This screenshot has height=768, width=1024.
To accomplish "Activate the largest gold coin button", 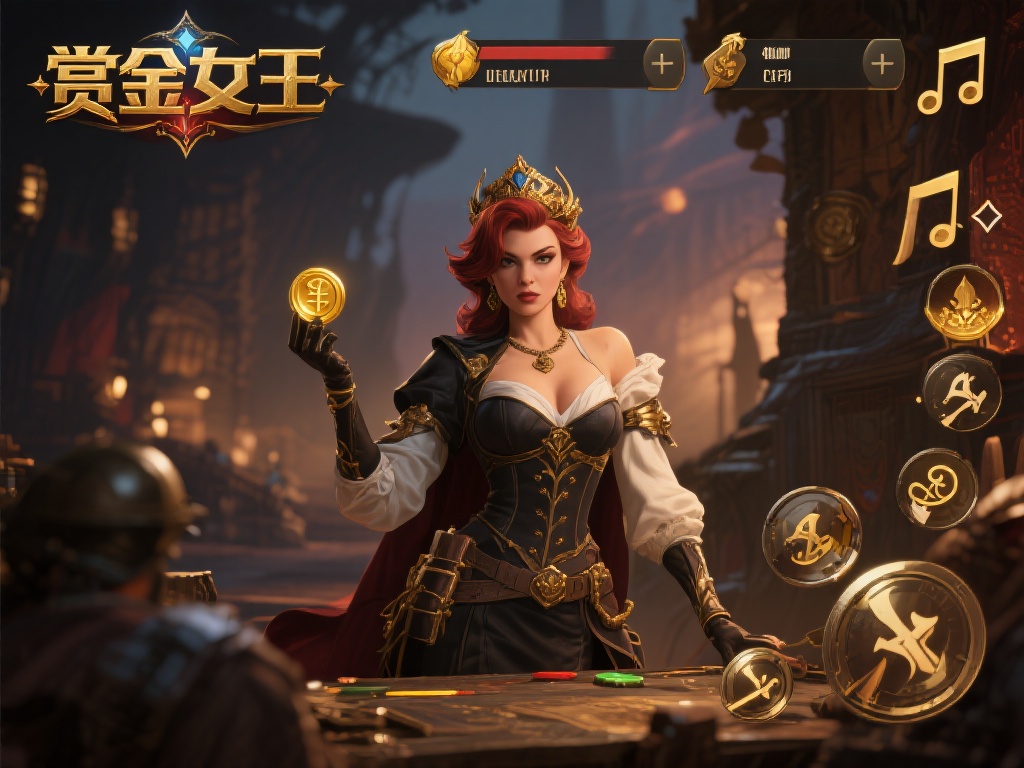I will [x=903, y=641].
